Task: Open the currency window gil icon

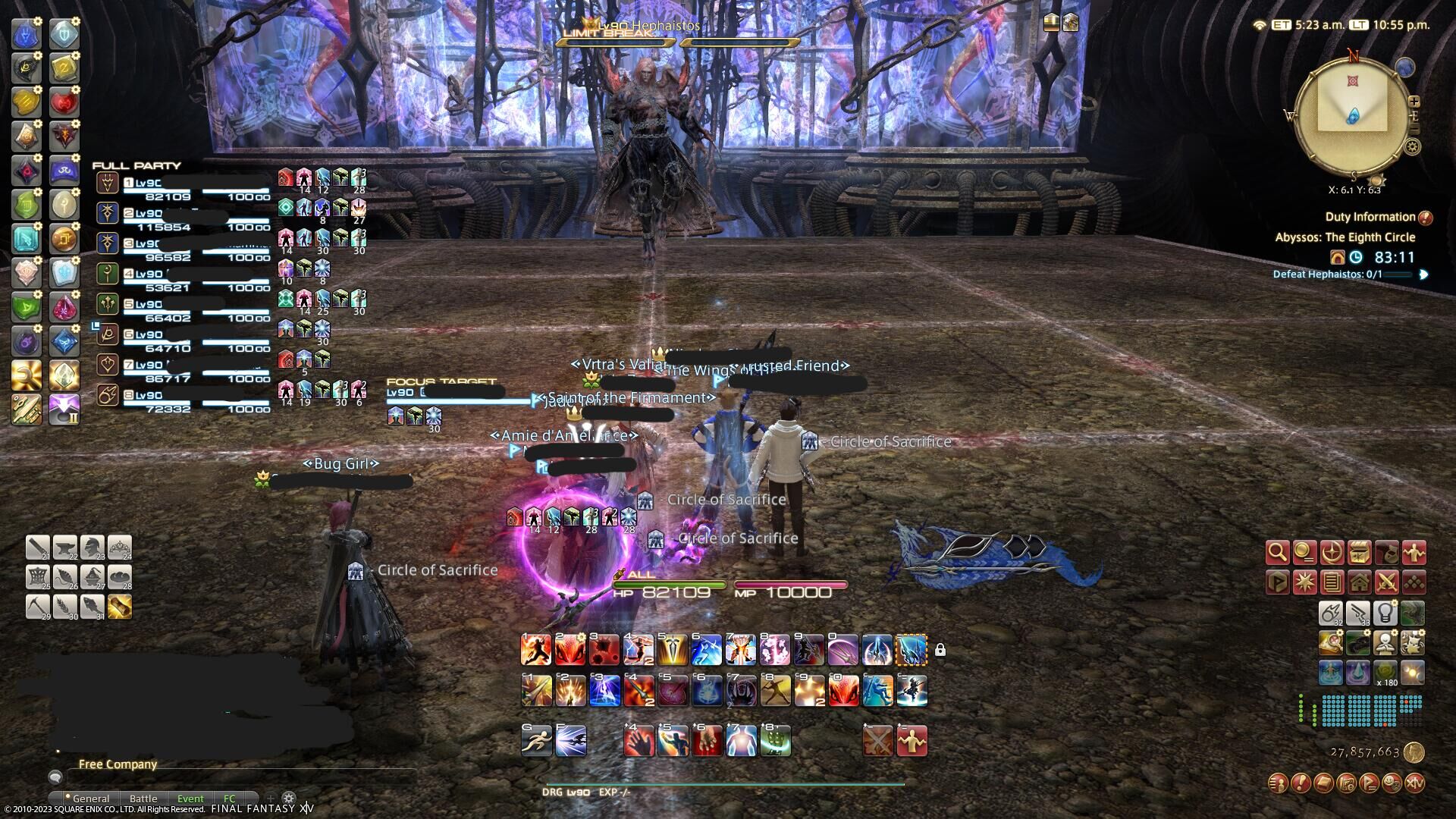Action: 1304,554
